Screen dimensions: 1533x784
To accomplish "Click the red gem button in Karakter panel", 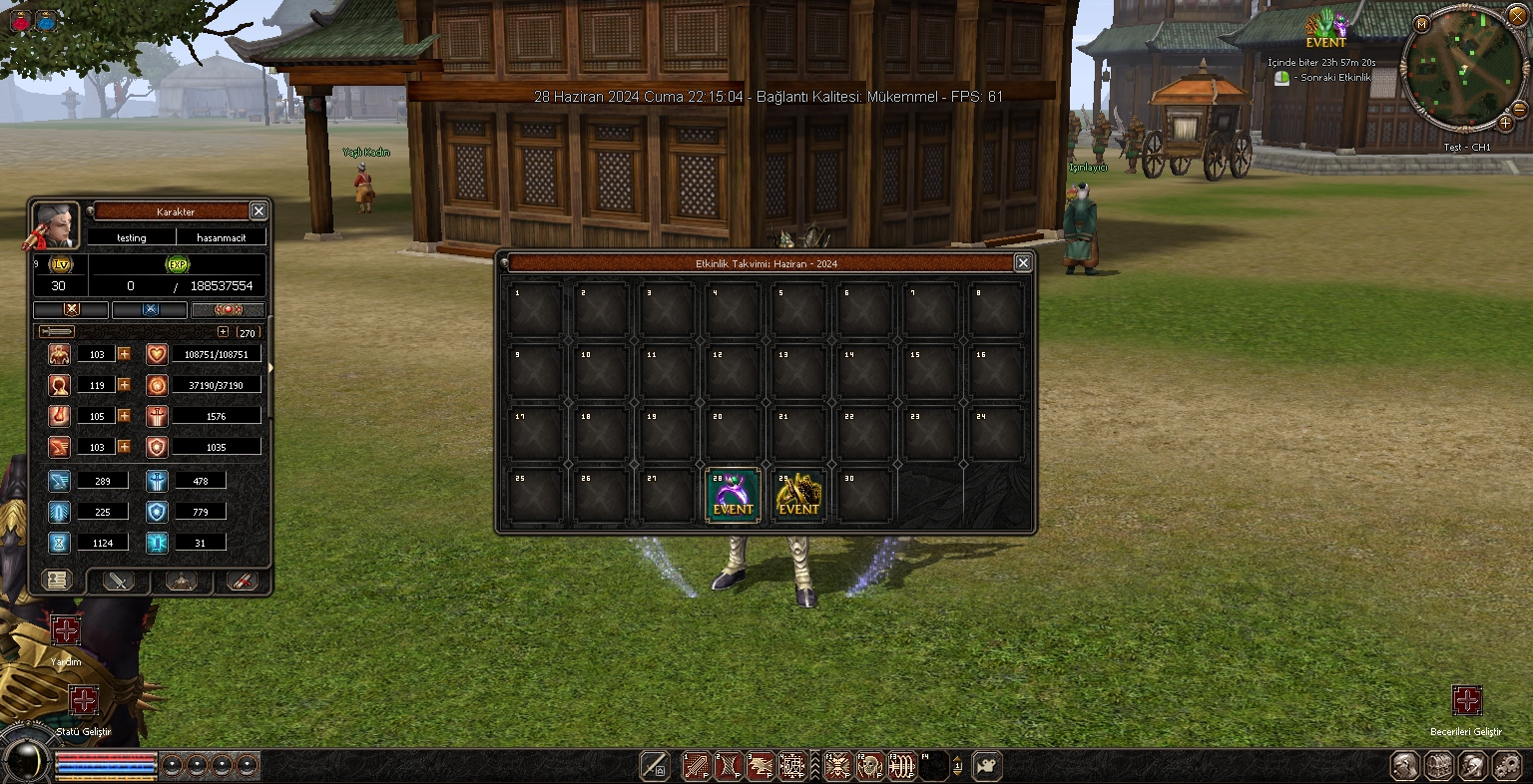I will [229, 310].
